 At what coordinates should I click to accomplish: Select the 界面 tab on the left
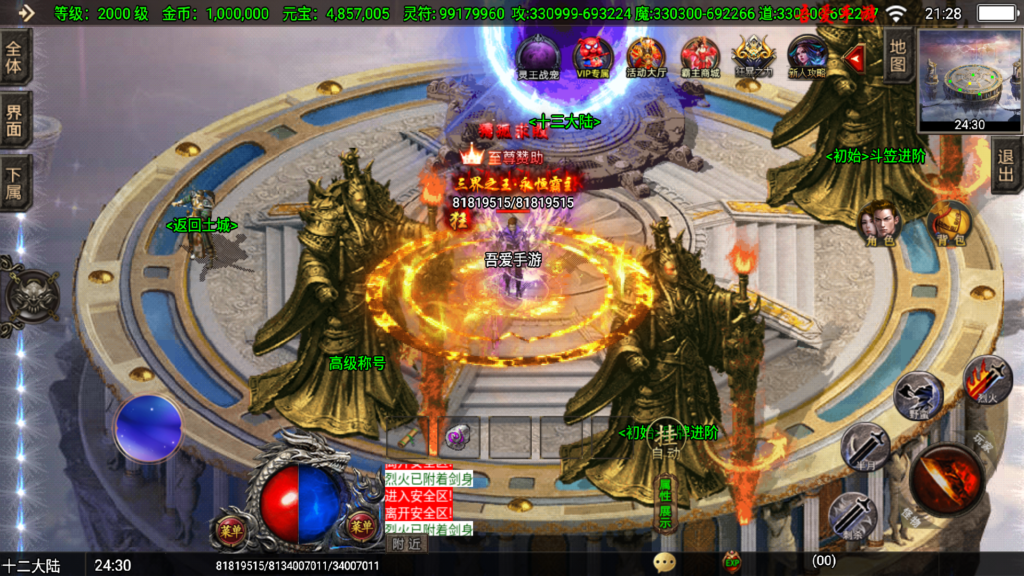pos(15,121)
